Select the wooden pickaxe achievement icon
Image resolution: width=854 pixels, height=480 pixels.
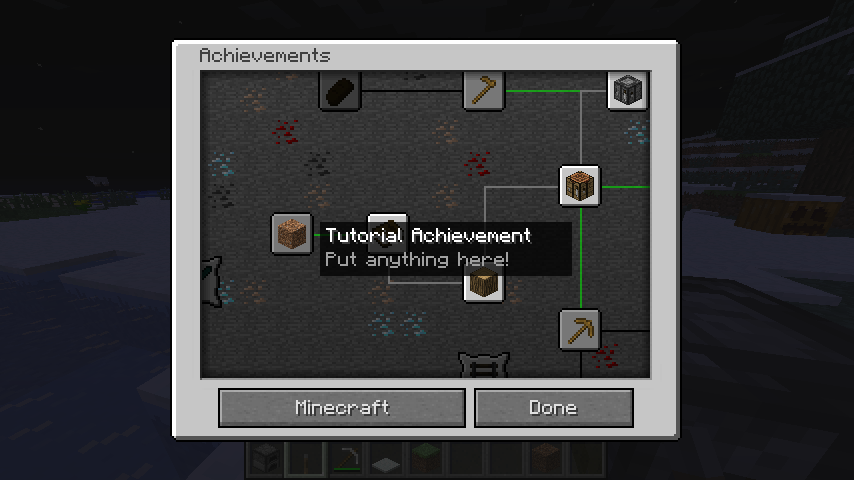click(x=580, y=329)
